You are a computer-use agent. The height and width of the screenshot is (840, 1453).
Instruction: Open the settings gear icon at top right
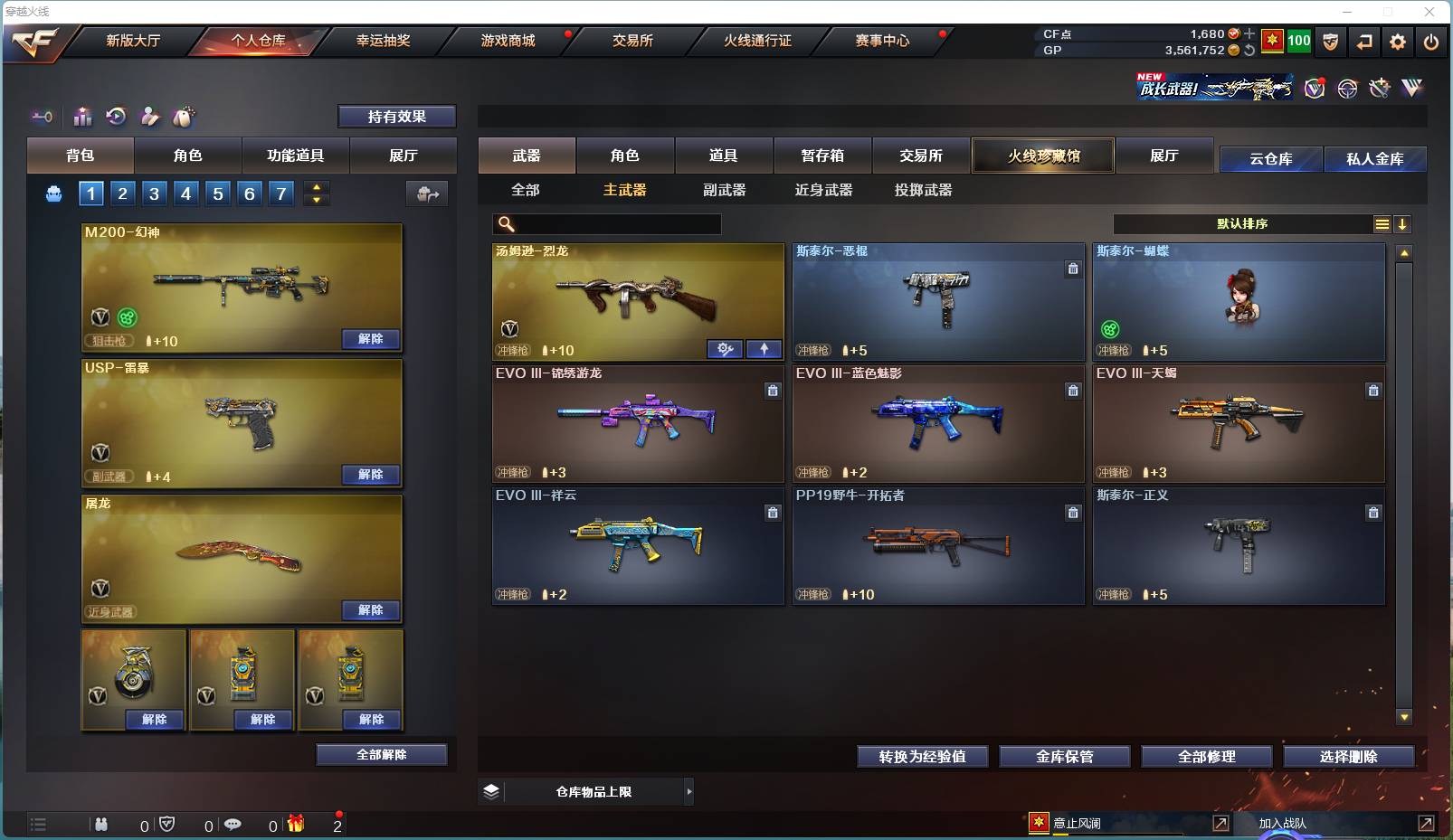(1397, 42)
